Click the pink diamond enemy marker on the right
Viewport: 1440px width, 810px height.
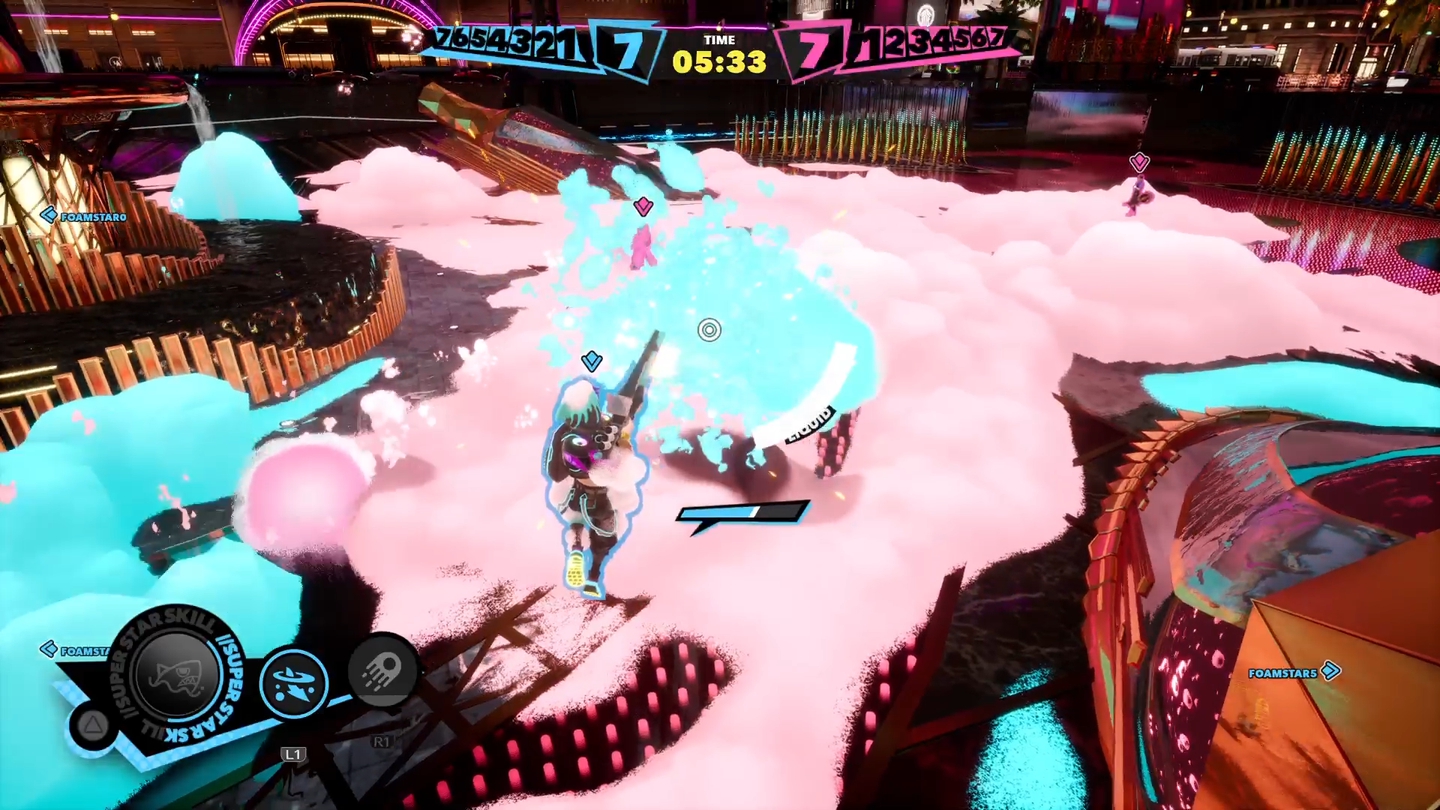pyautogui.click(x=1138, y=161)
